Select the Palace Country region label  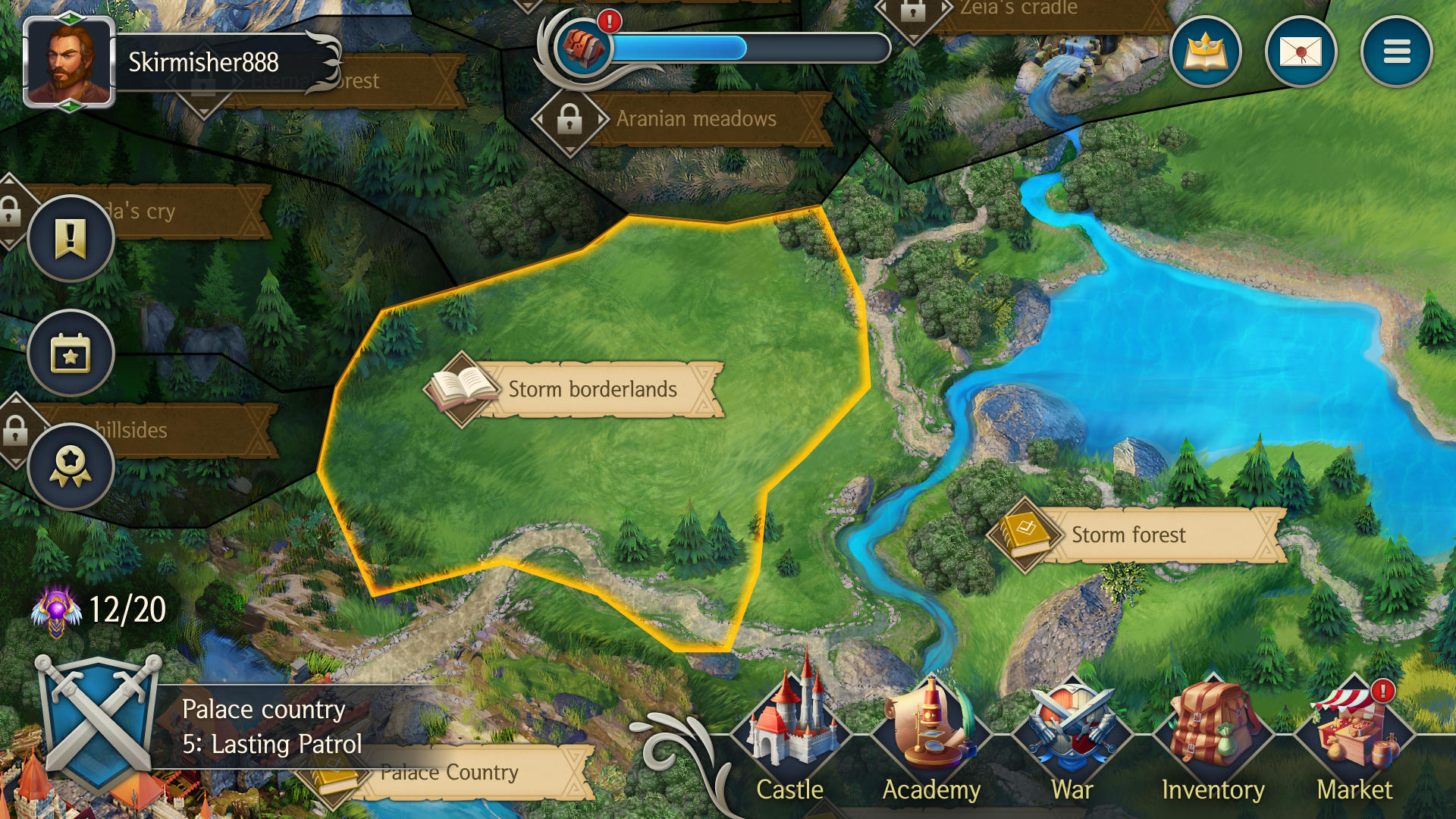450,773
